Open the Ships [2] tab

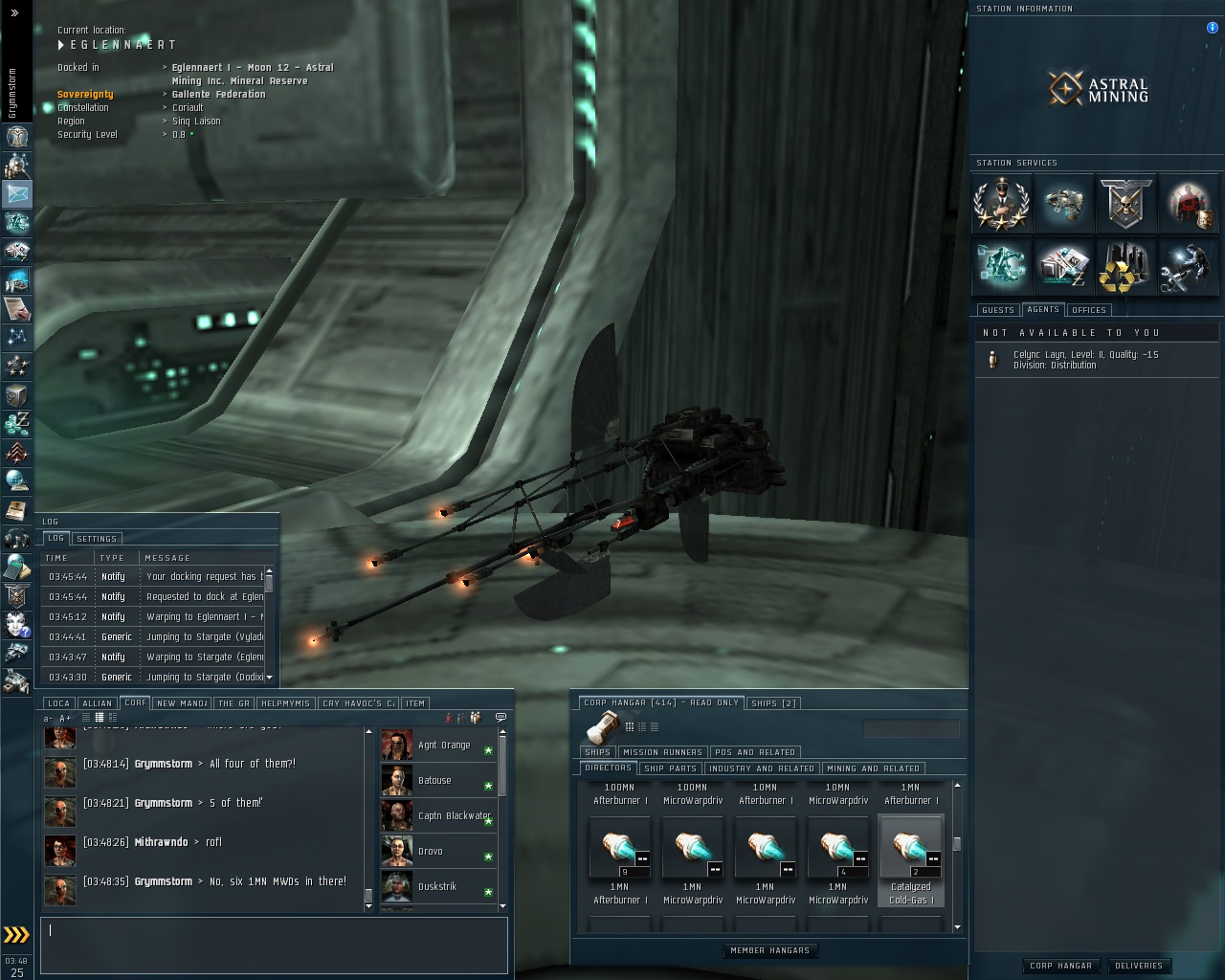(773, 702)
